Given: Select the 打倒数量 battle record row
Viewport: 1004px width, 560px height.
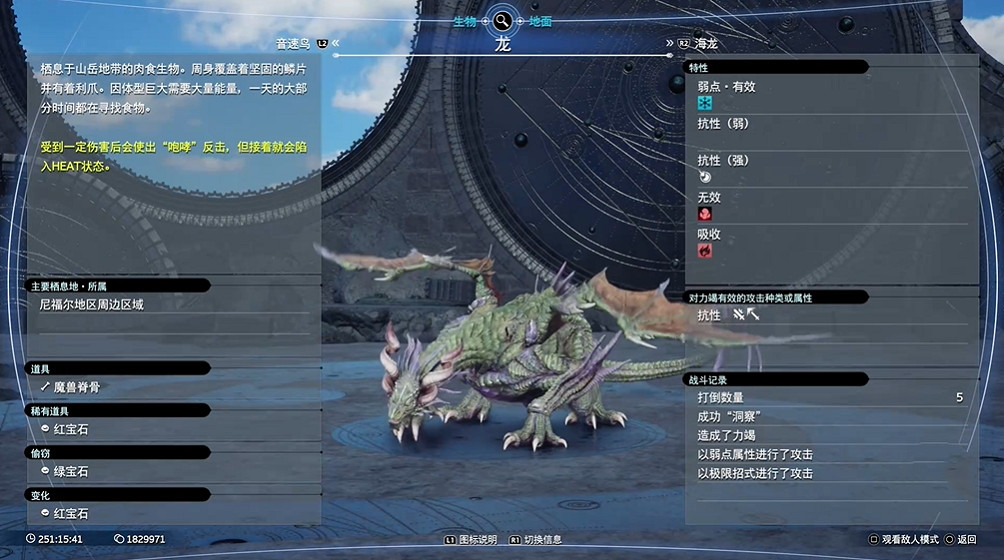Looking at the screenshot, I should click(x=720, y=397).
